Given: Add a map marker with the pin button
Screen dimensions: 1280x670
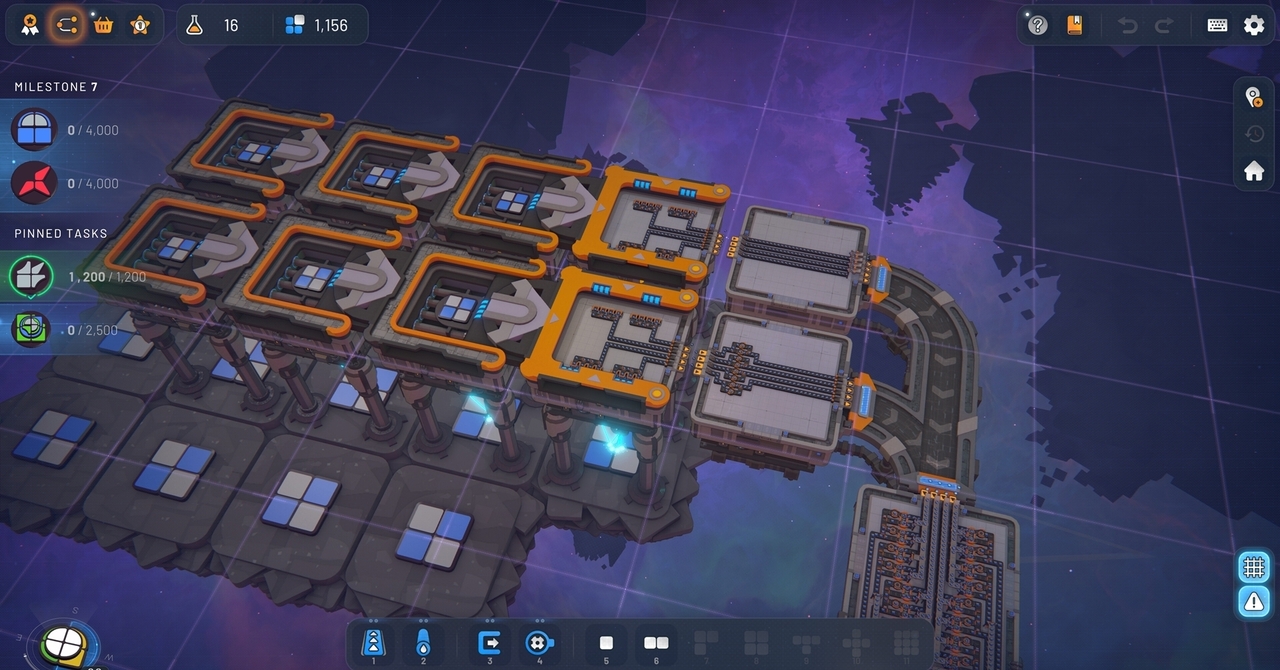Looking at the screenshot, I should (x=1253, y=97).
